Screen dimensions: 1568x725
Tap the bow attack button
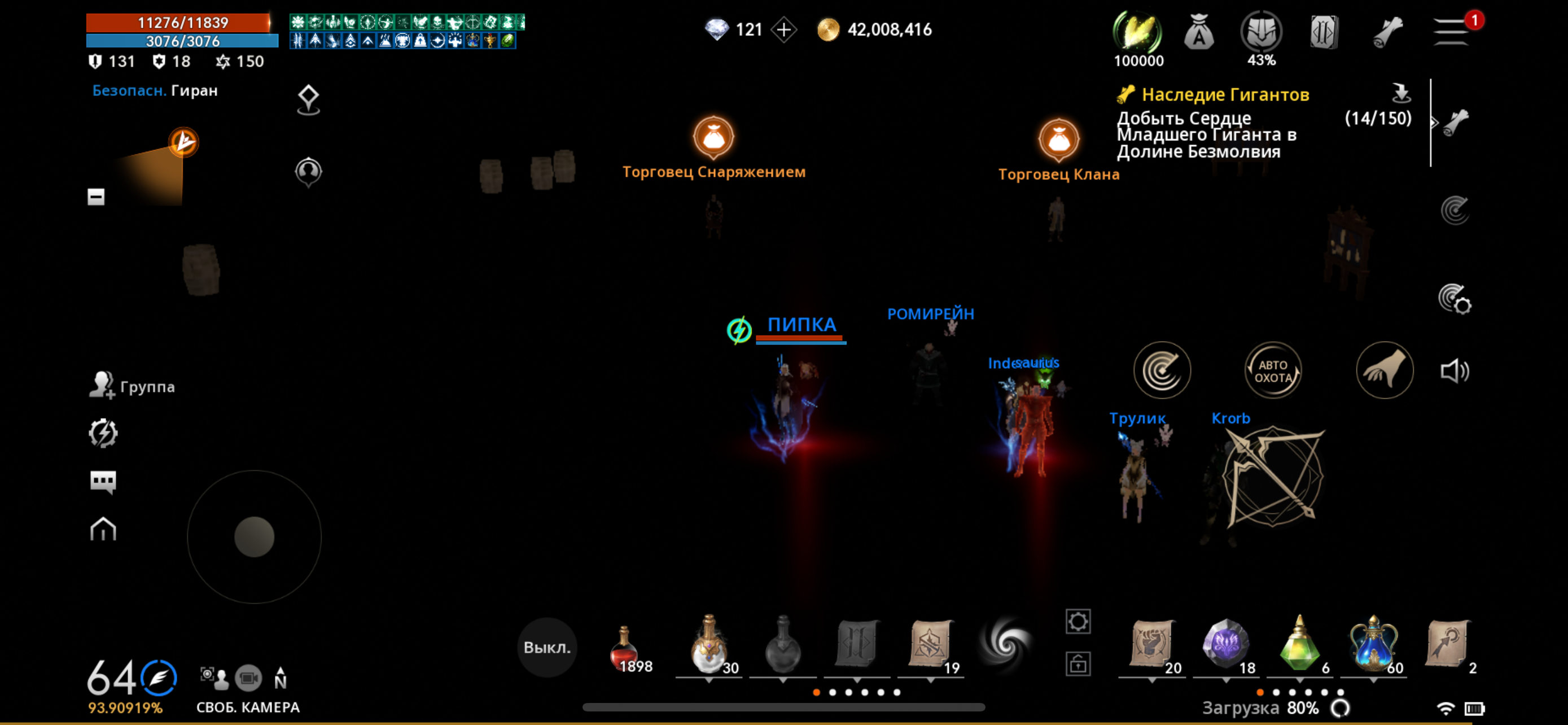[1273, 476]
